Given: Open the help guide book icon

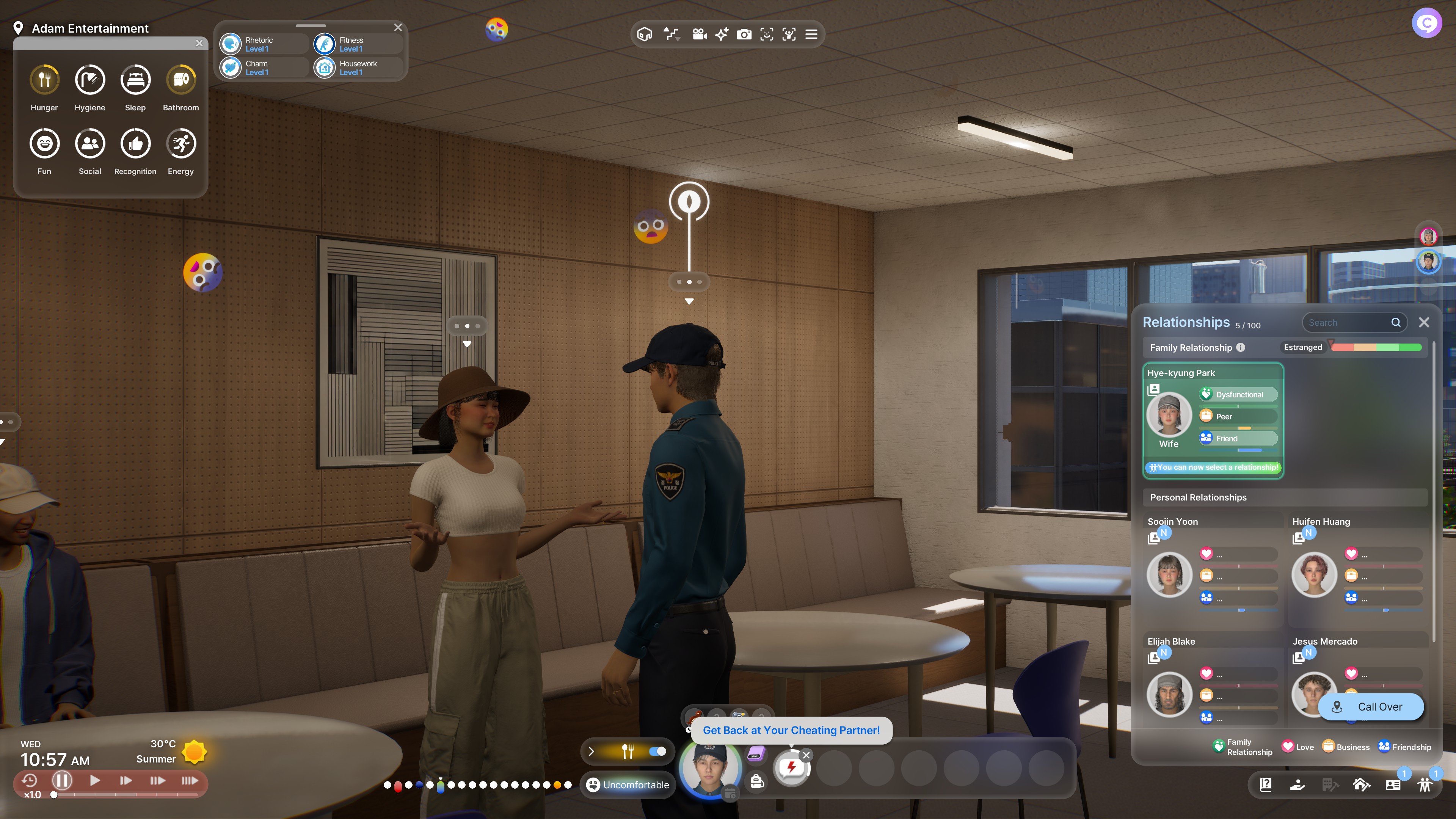Looking at the screenshot, I should 1266,784.
